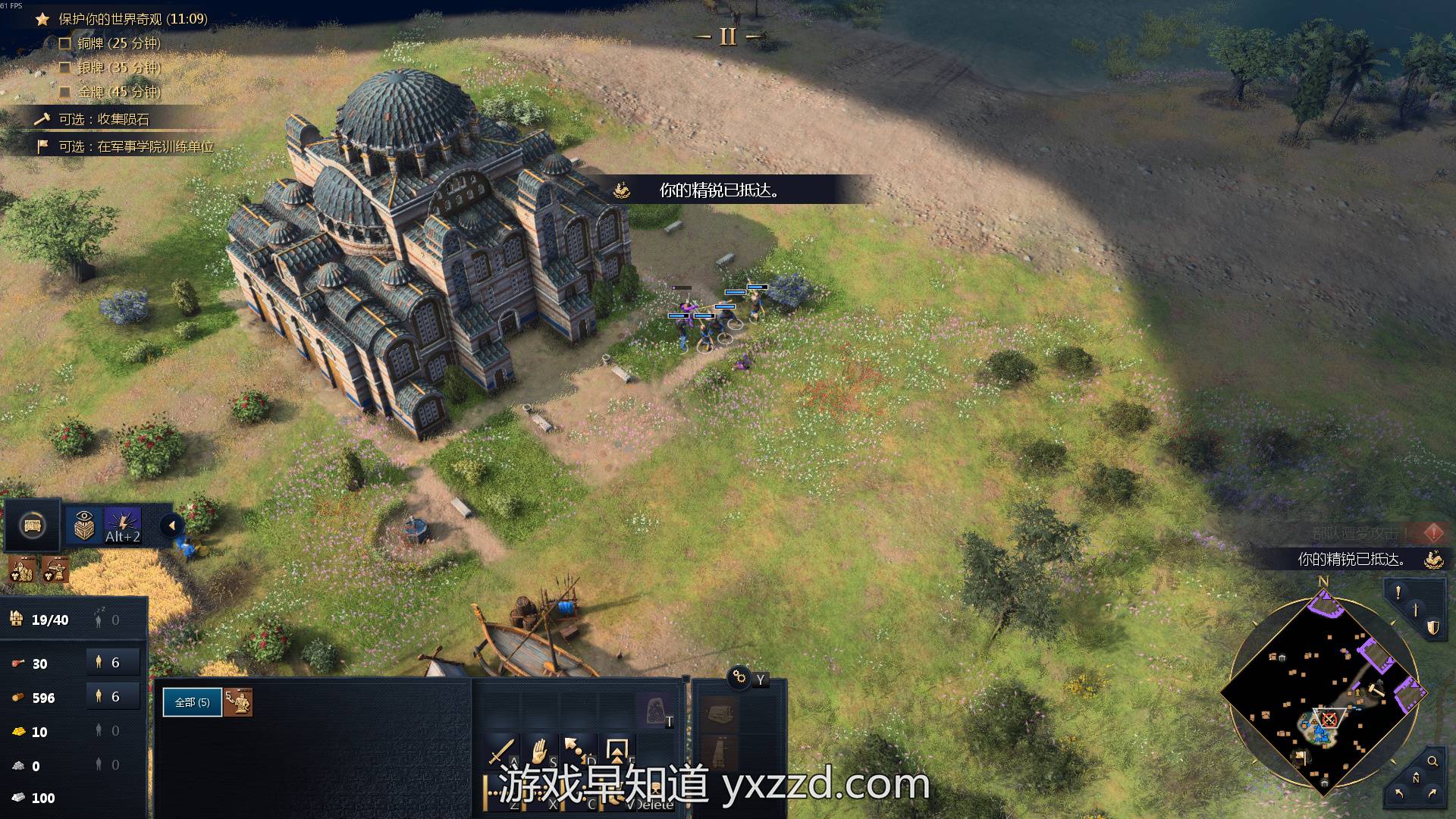The image size is (1456, 819).
Task: Open the 你的精锐已抵达 notification above the minimap
Action: click(x=1357, y=560)
